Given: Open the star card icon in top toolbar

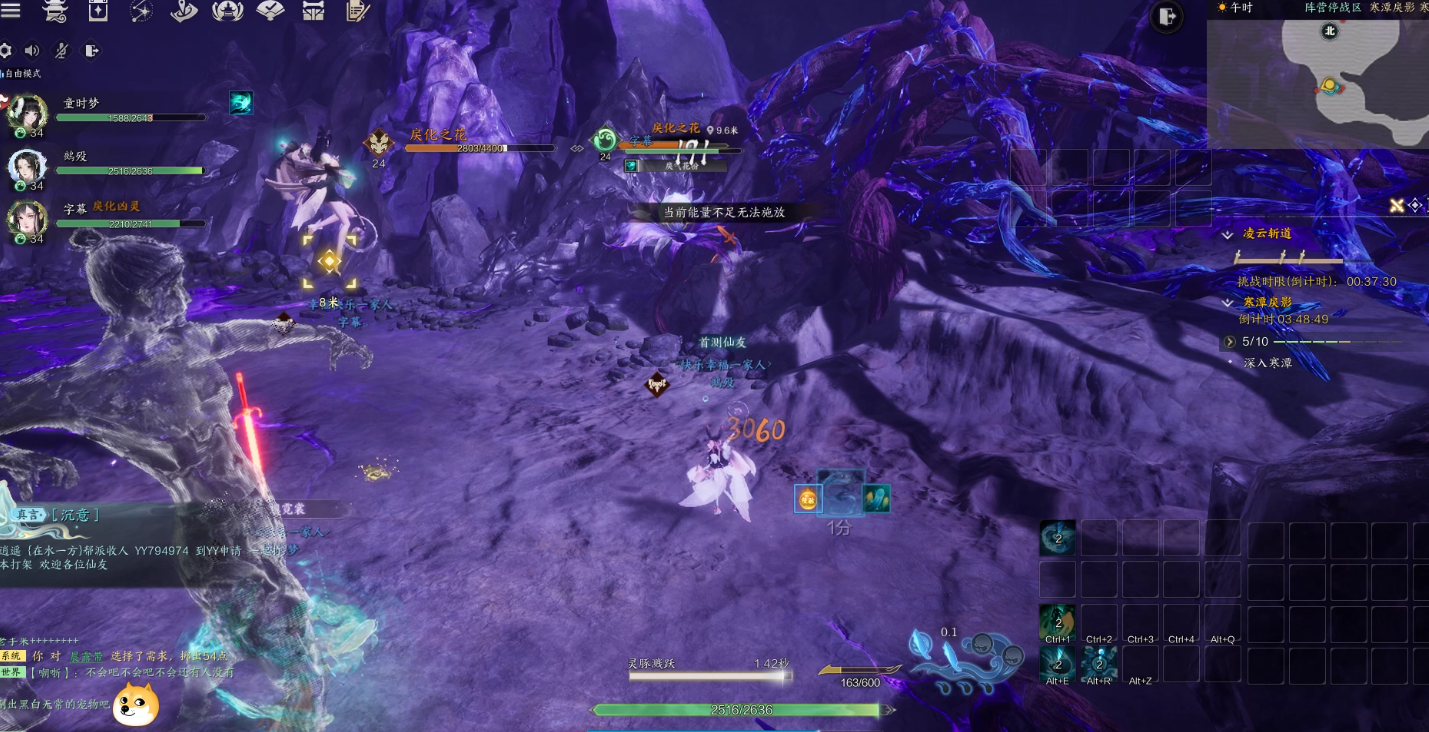Looking at the screenshot, I should coord(98,11).
